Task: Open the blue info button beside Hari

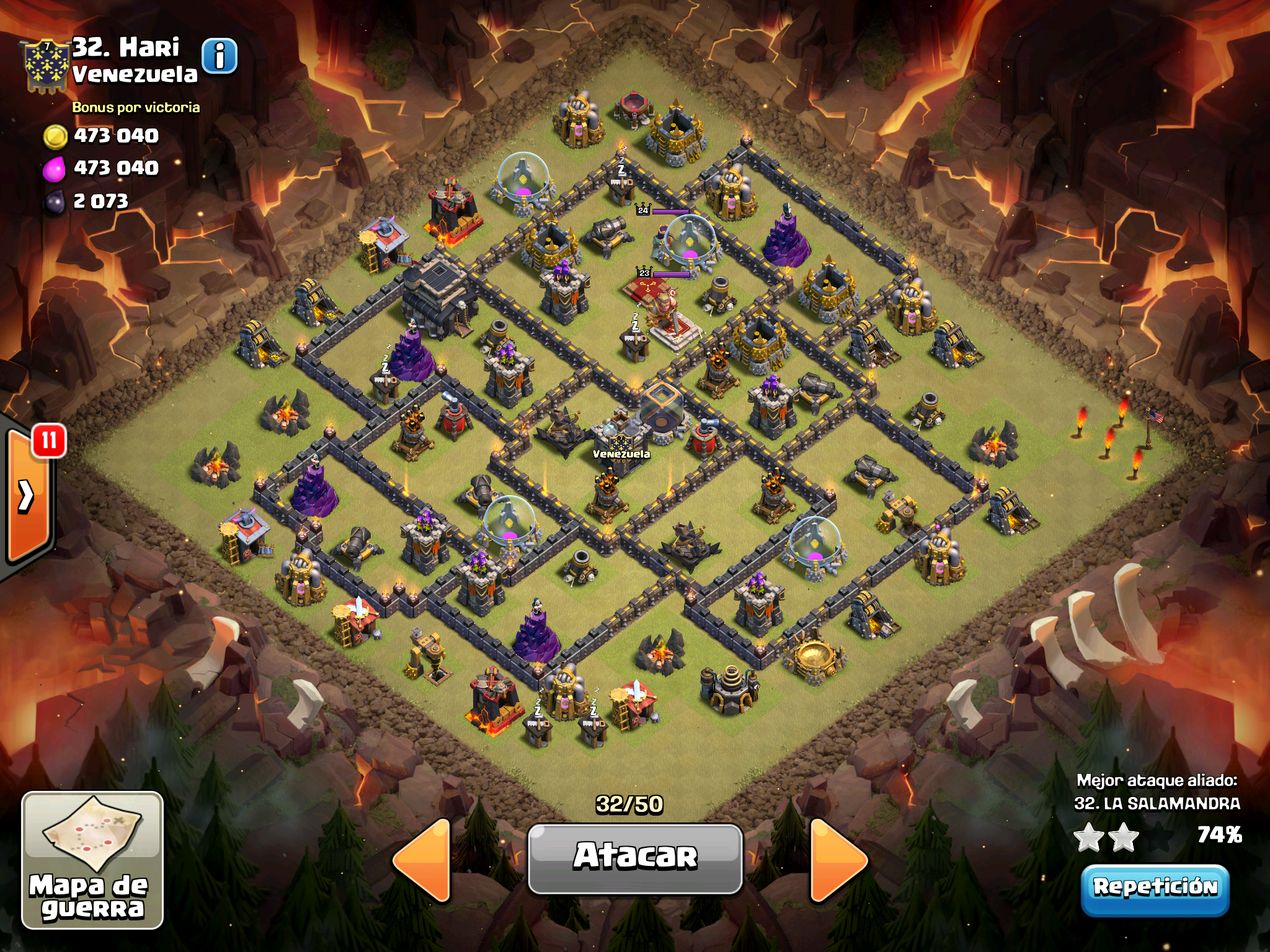Action: tap(220, 57)
